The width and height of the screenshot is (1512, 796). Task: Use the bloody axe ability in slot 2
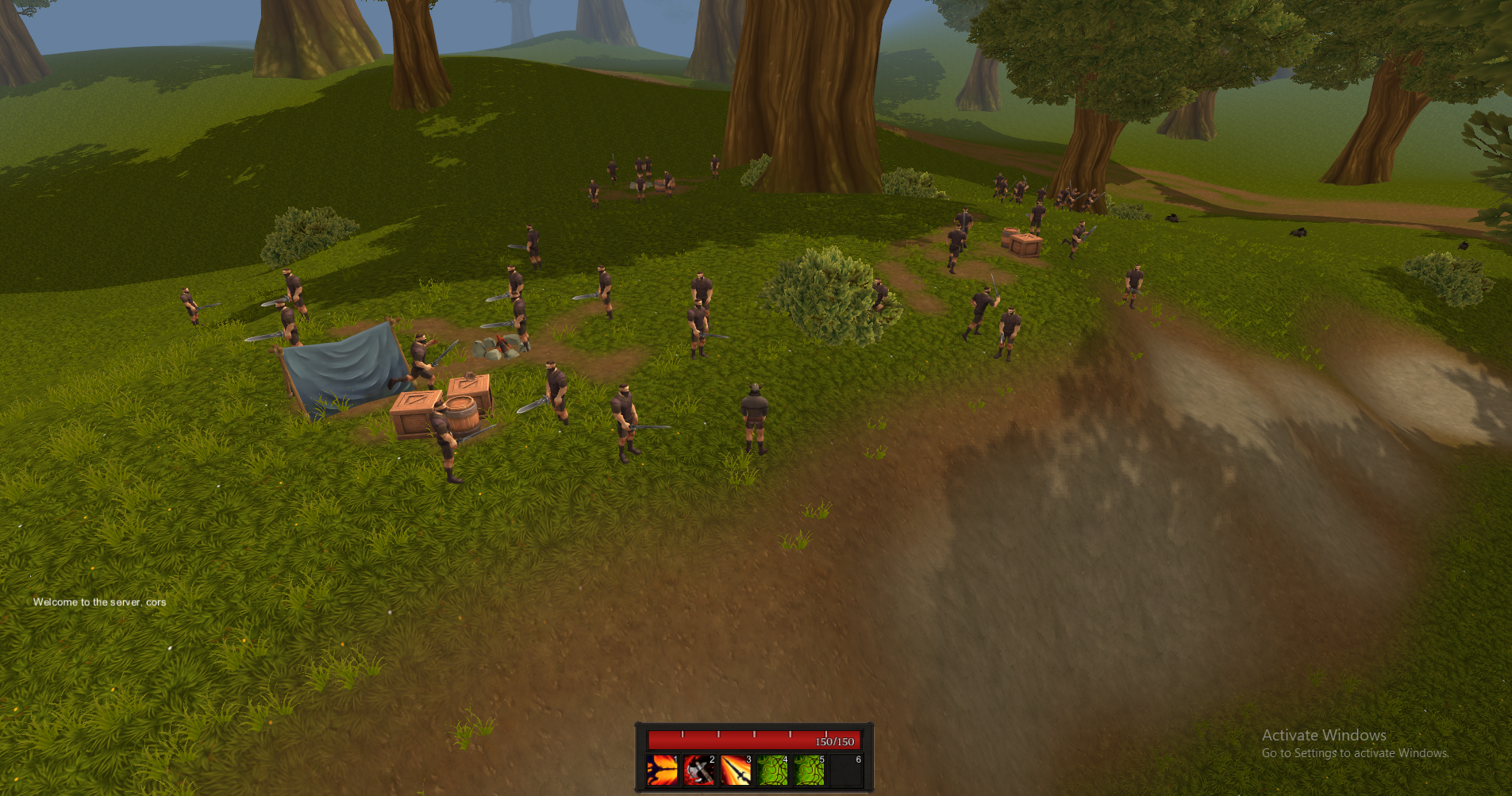(699, 770)
